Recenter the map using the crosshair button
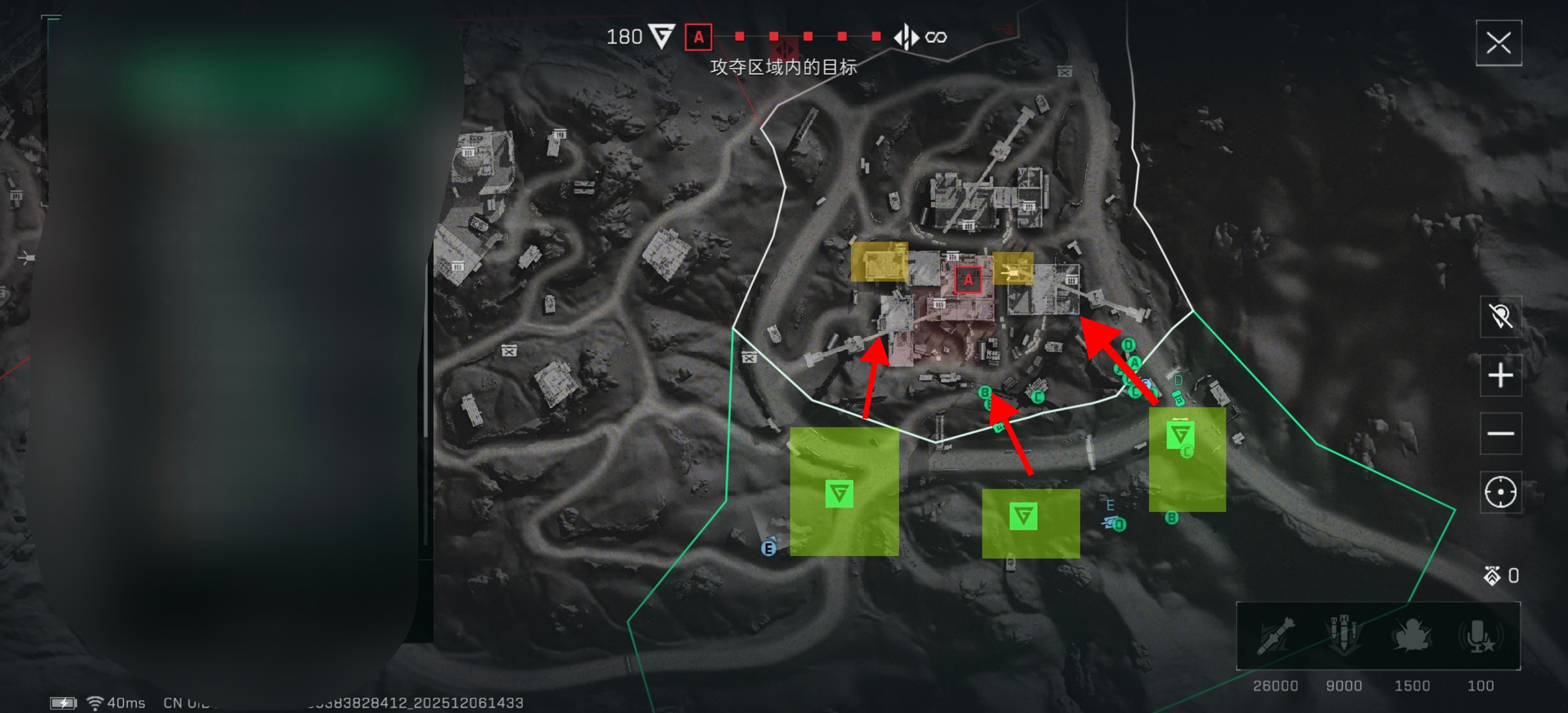 [1500, 492]
